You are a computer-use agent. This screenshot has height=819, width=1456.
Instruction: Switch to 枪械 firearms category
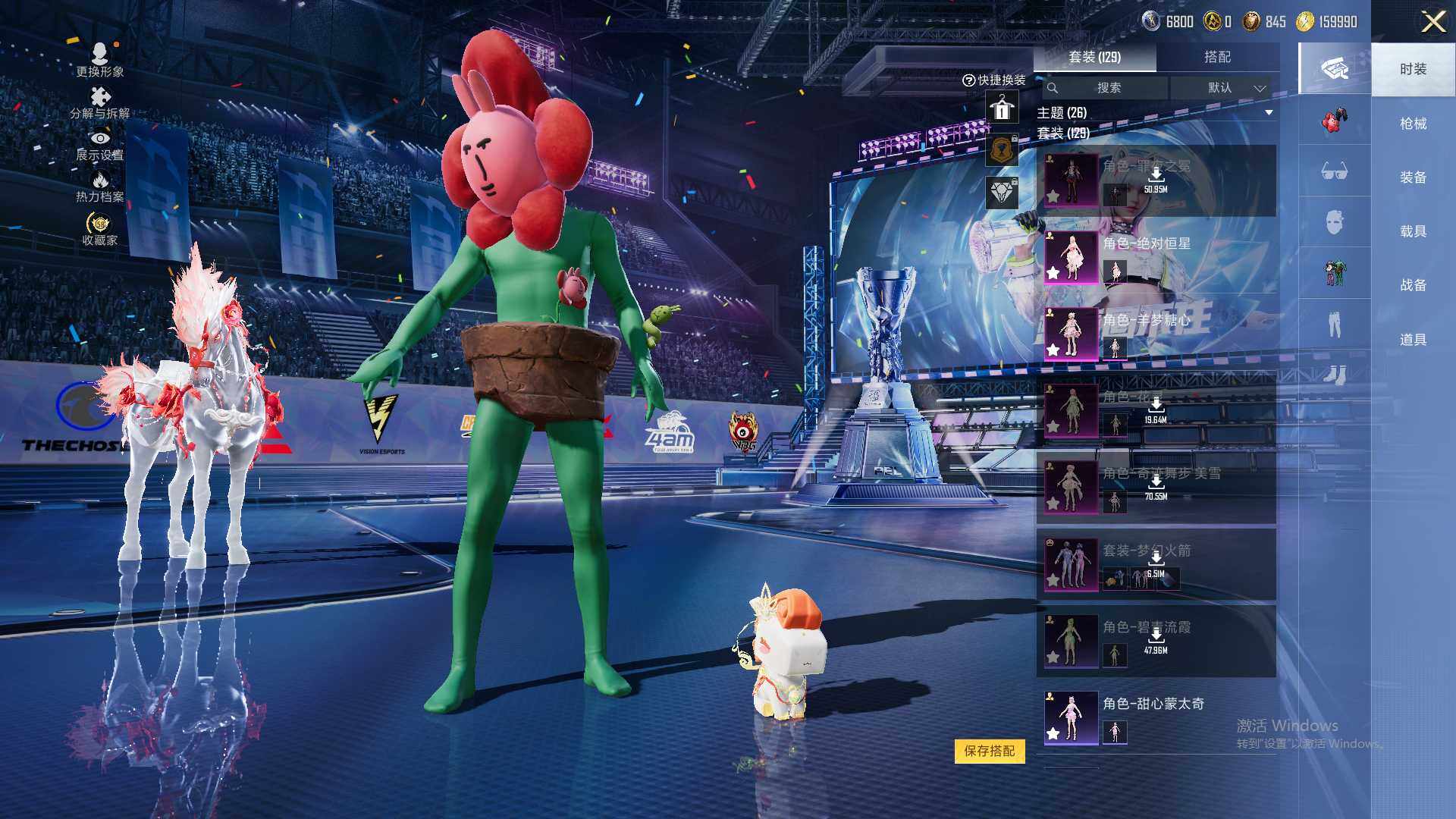point(1413,124)
